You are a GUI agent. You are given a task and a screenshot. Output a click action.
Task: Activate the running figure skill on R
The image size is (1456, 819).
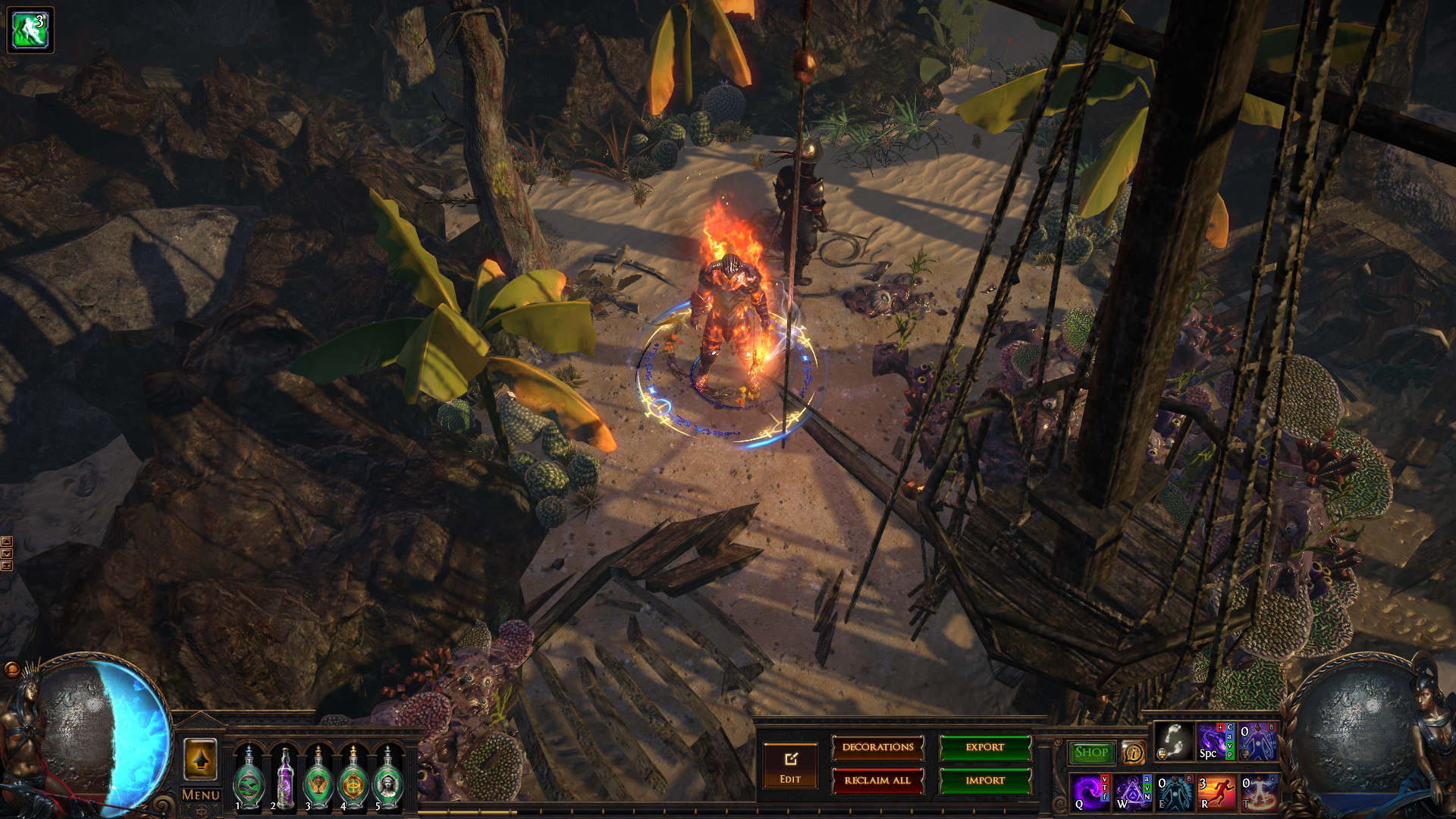click(x=1216, y=792)
